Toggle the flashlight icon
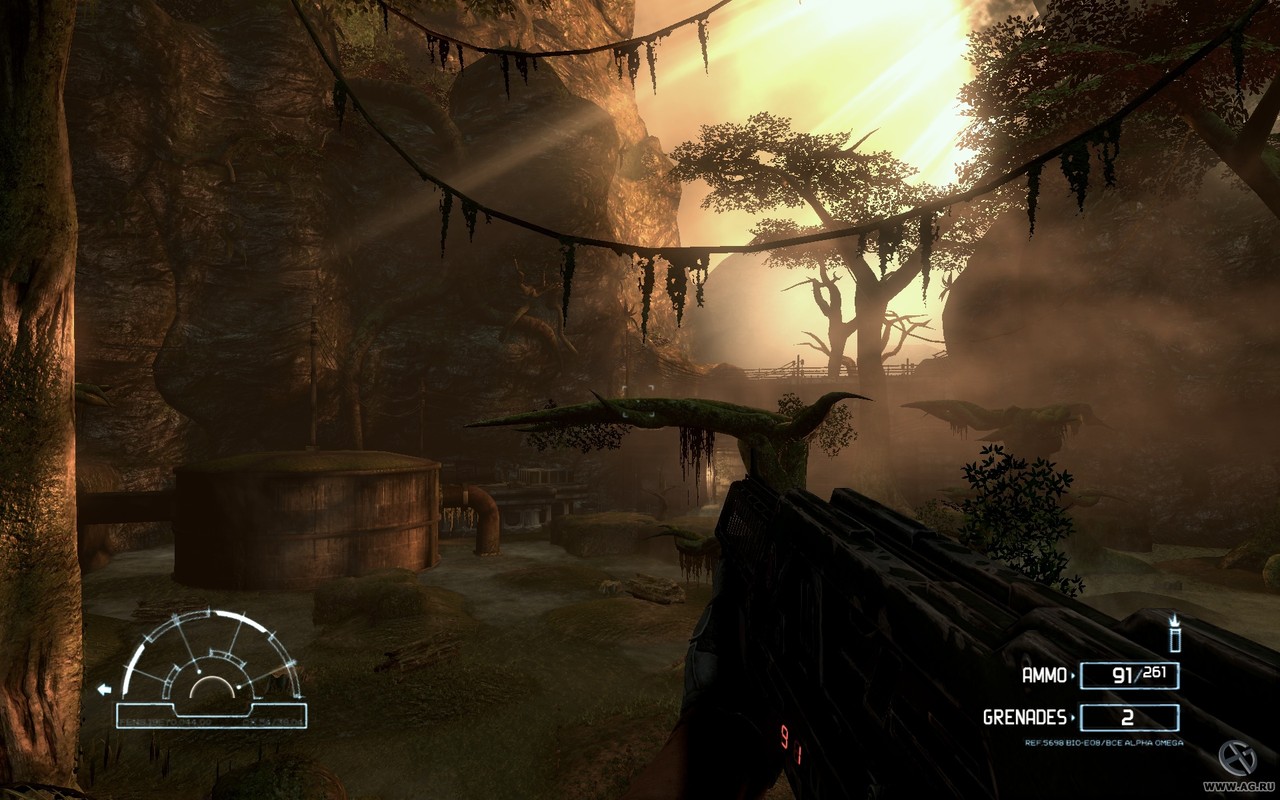Image resolution: width=1280 pixels, height=800 pixels. (x=1175, y=636)
